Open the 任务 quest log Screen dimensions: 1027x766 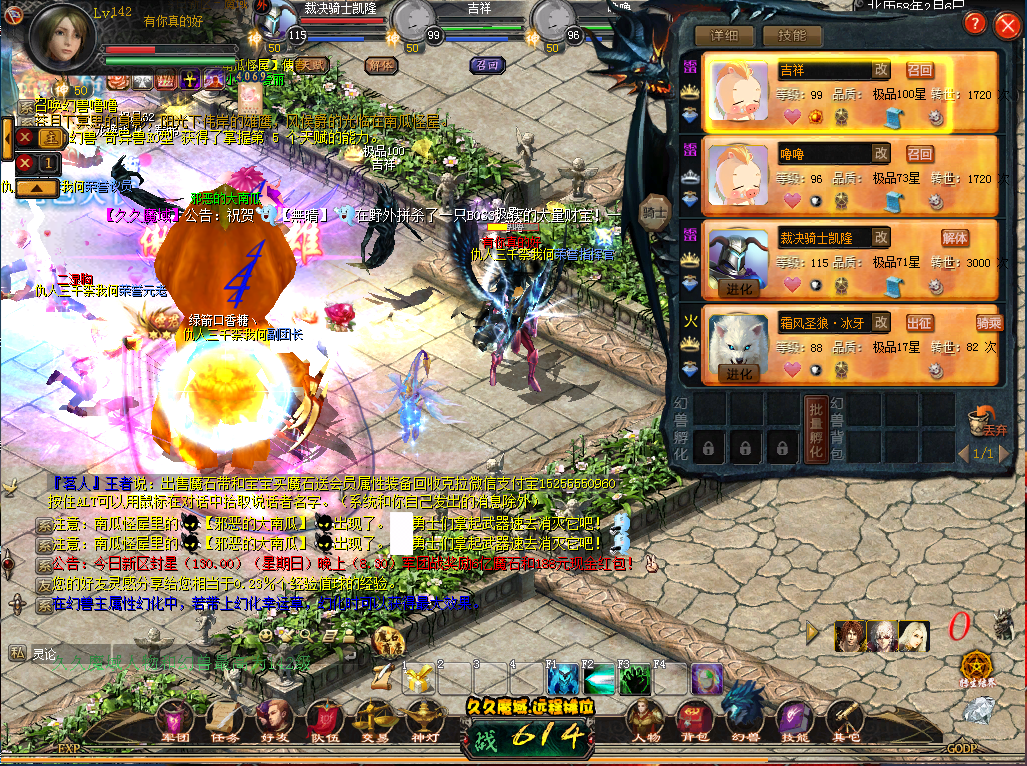(x=224, y=720)
